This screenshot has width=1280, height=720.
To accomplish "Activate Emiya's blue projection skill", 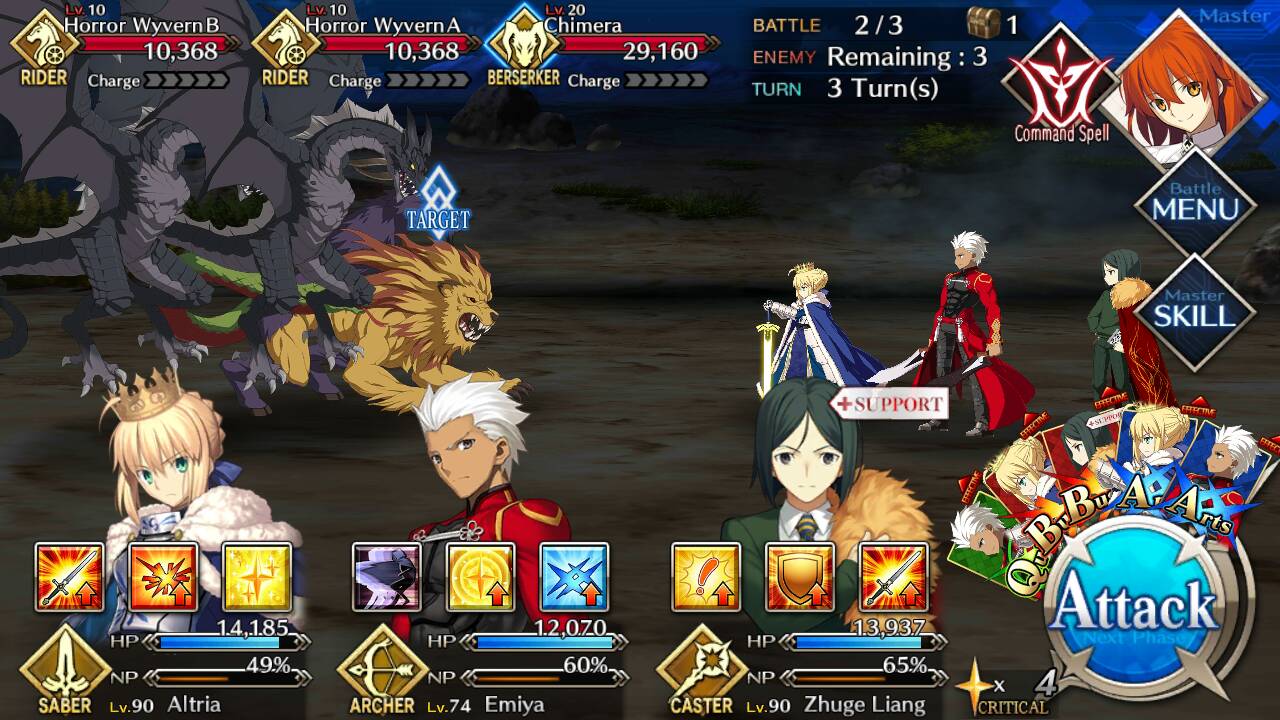I will [574, 577].
